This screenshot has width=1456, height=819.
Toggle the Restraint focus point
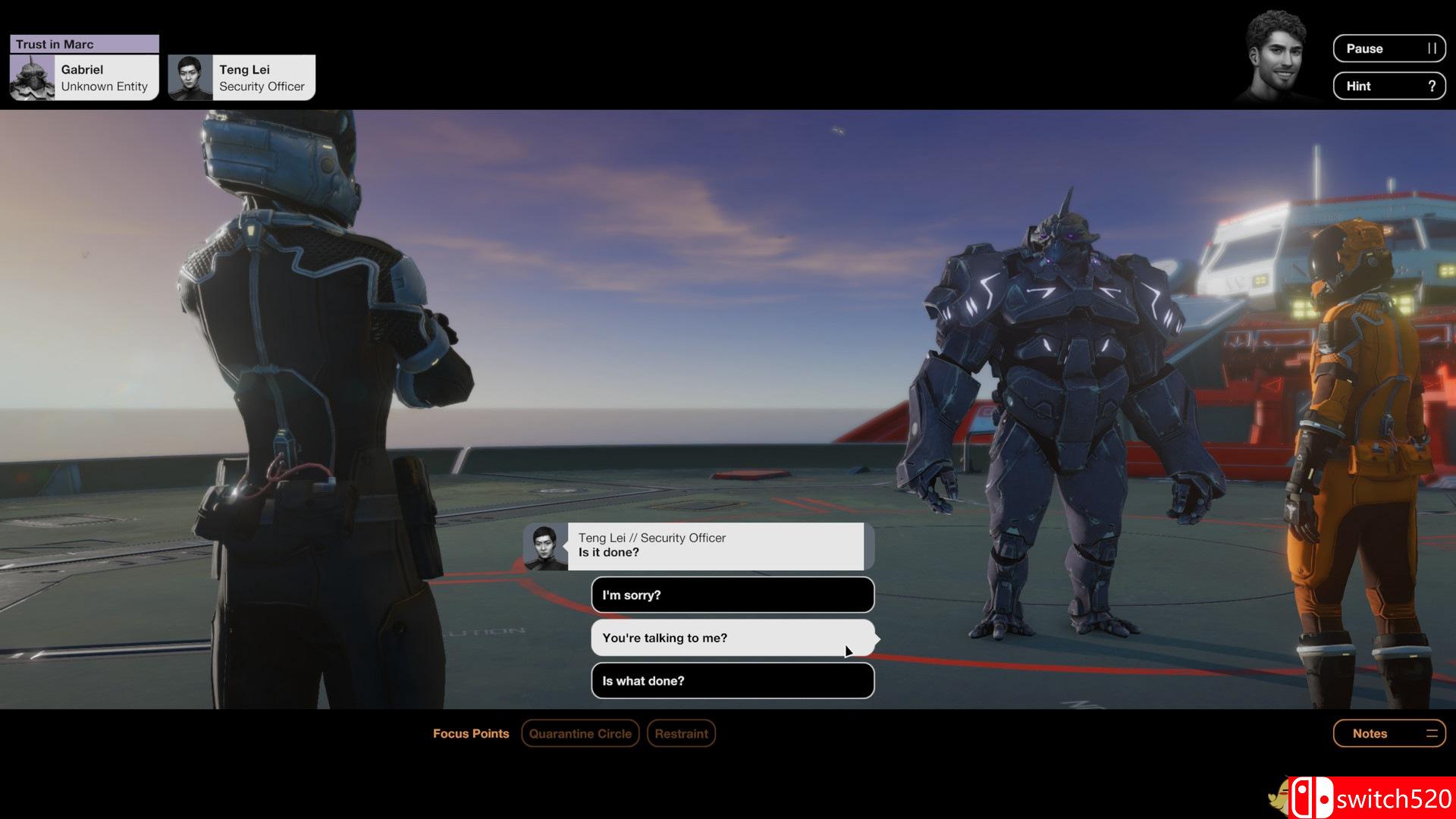click(x=680, y=733)
